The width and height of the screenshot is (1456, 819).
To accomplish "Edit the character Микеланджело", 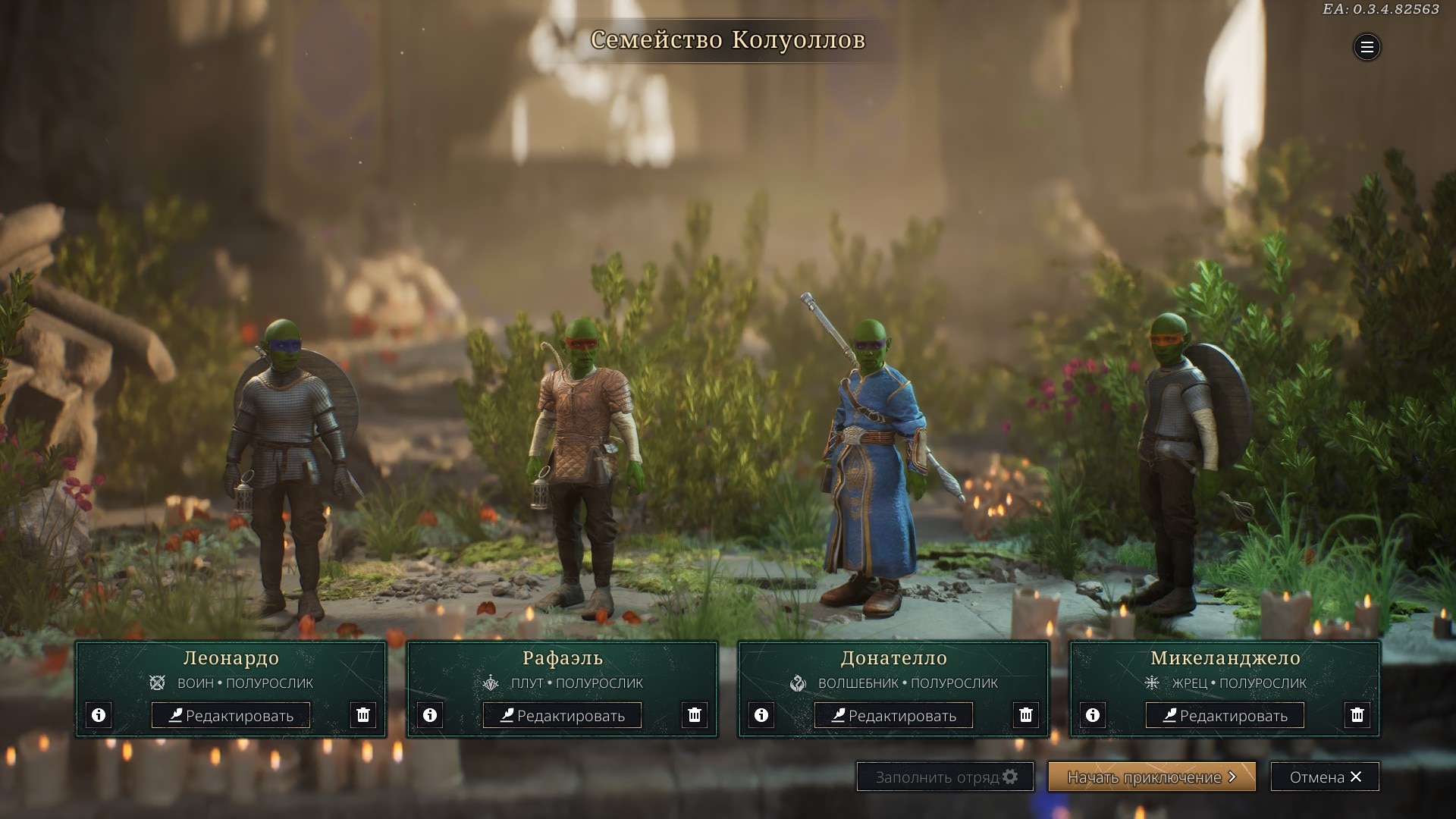I will [1225, 715].
